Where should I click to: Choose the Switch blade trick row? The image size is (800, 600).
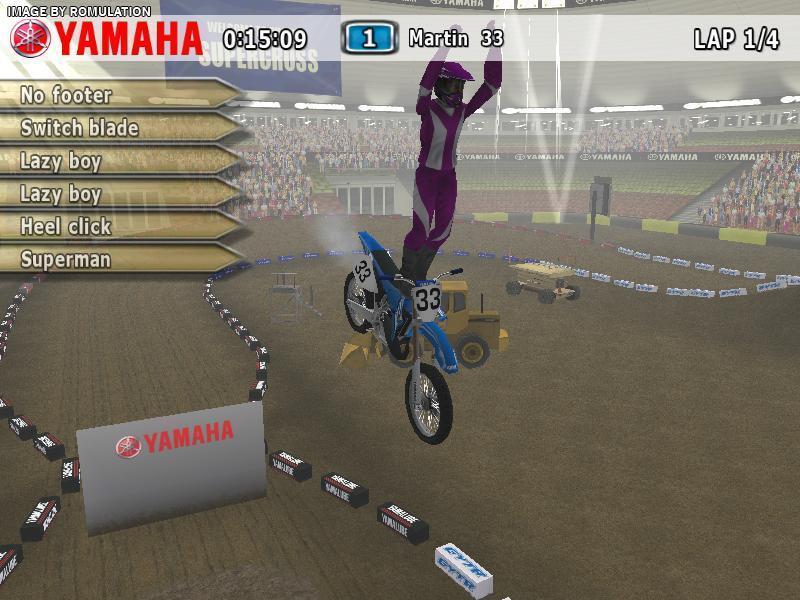pyautogui.click(x=79, y=128)
